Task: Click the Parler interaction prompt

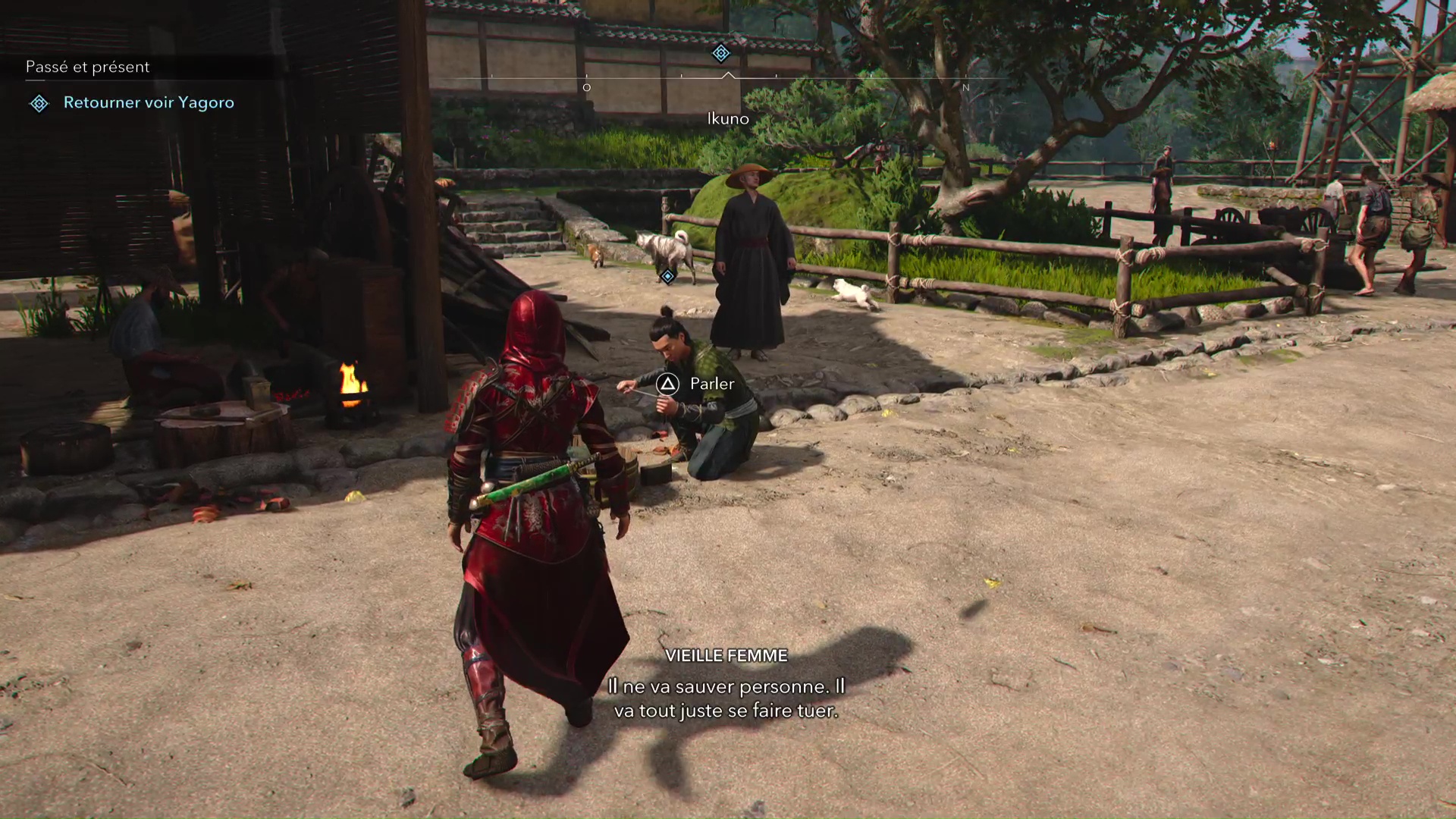Action: (x=711, y=384)
